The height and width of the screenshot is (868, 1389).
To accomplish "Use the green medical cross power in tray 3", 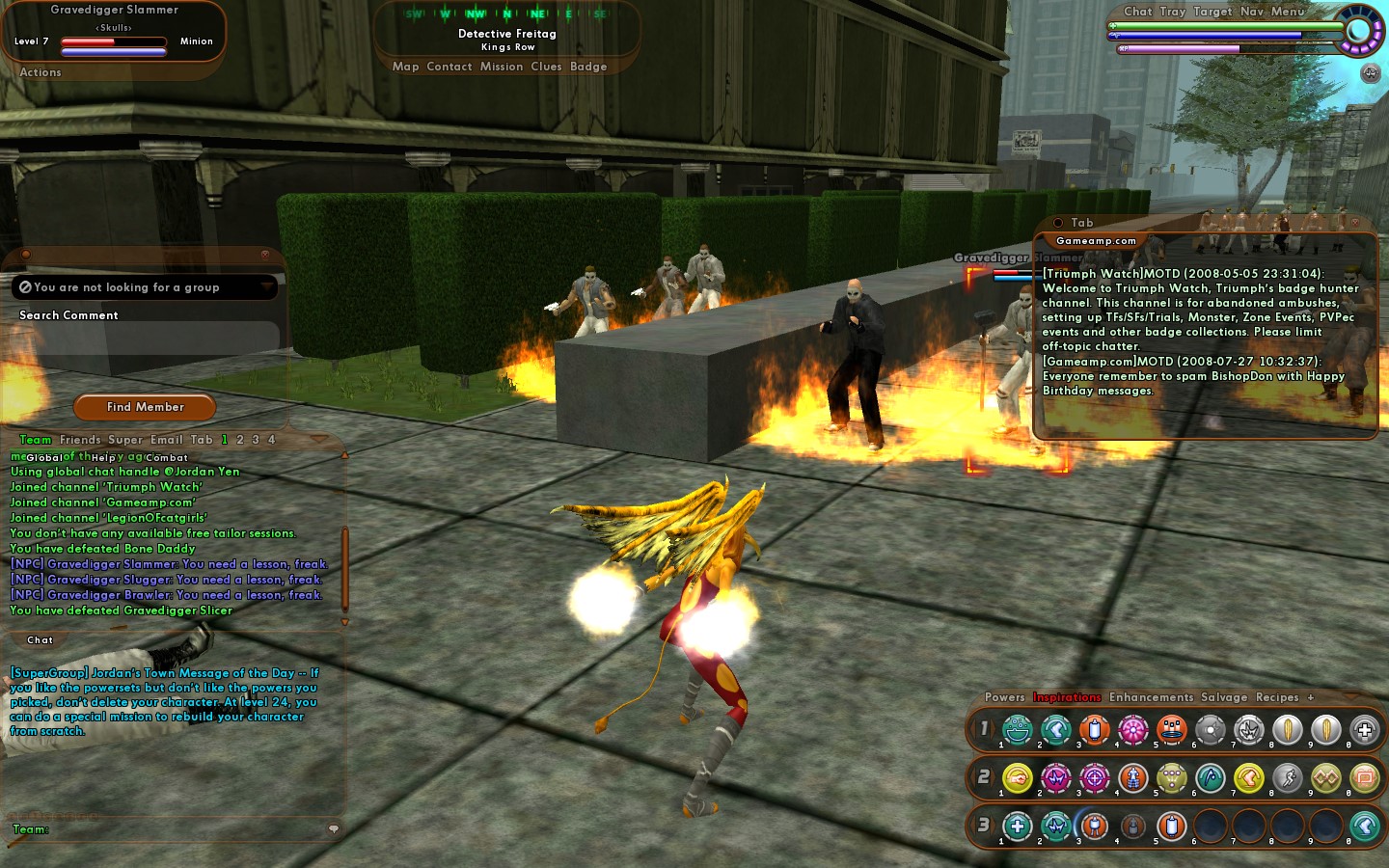I will click(1018, 826).
